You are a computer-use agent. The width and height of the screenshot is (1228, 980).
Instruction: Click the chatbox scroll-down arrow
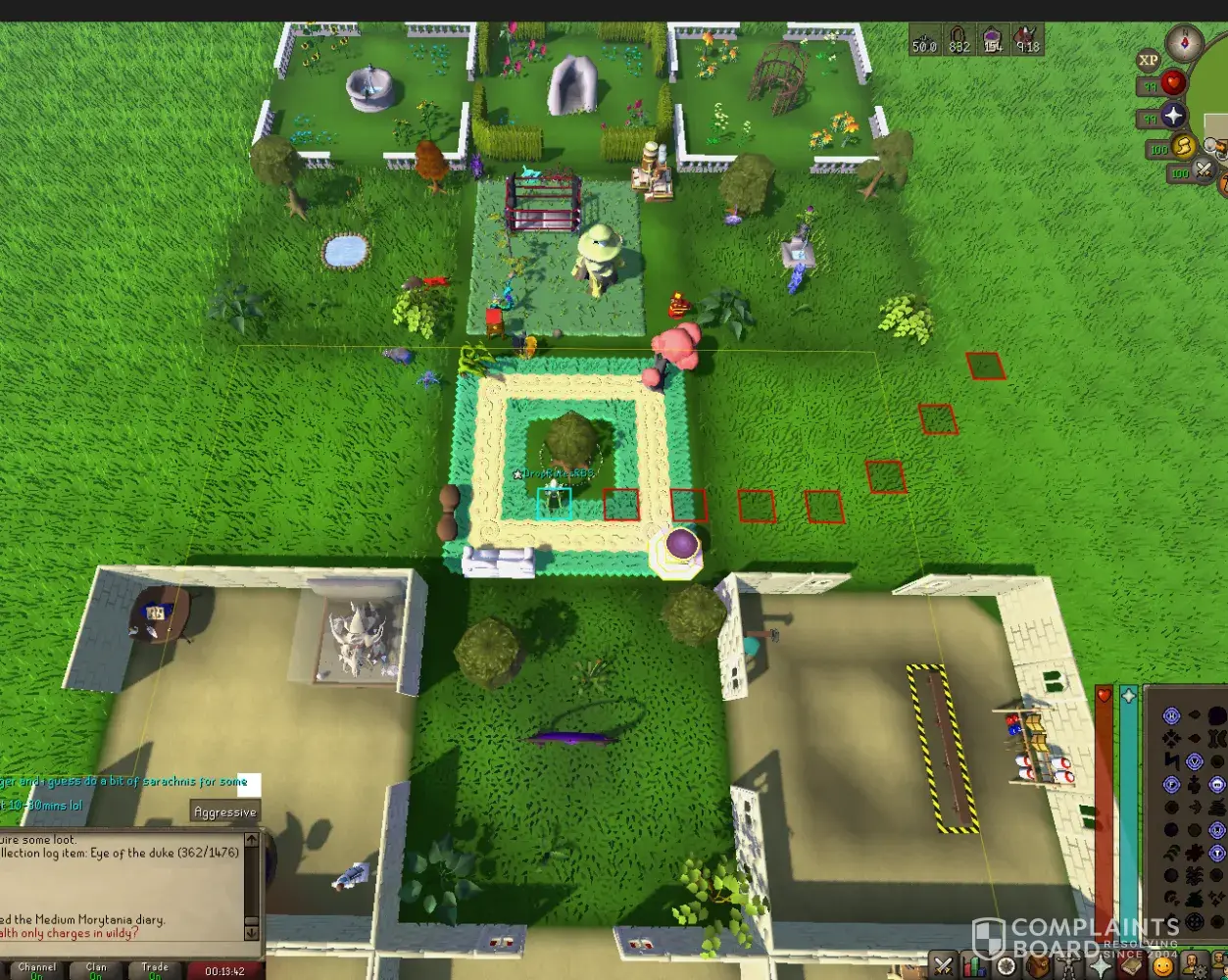tap(252, 932)
